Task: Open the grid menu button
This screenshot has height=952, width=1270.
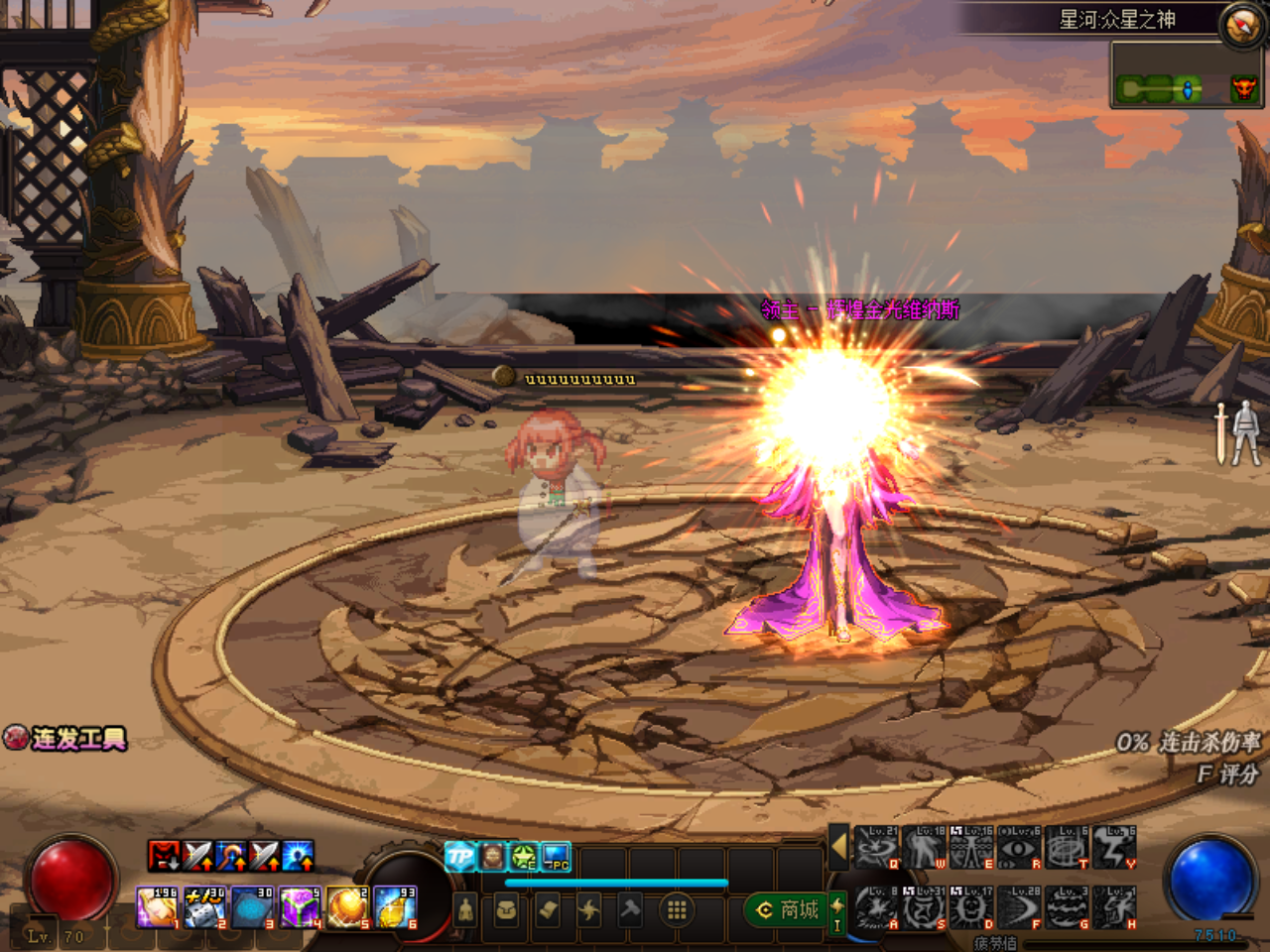Action: click(677, 909)
